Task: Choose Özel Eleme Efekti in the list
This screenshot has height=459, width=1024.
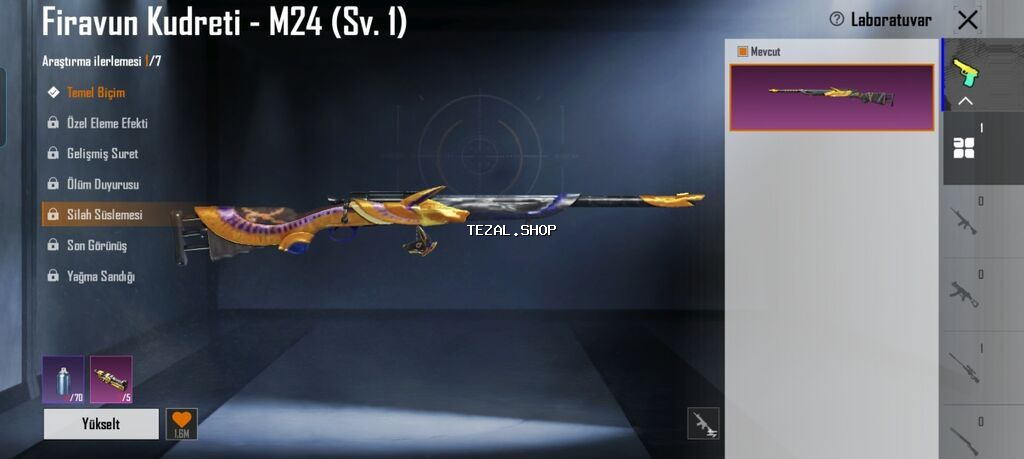Action: click(106, 123)
